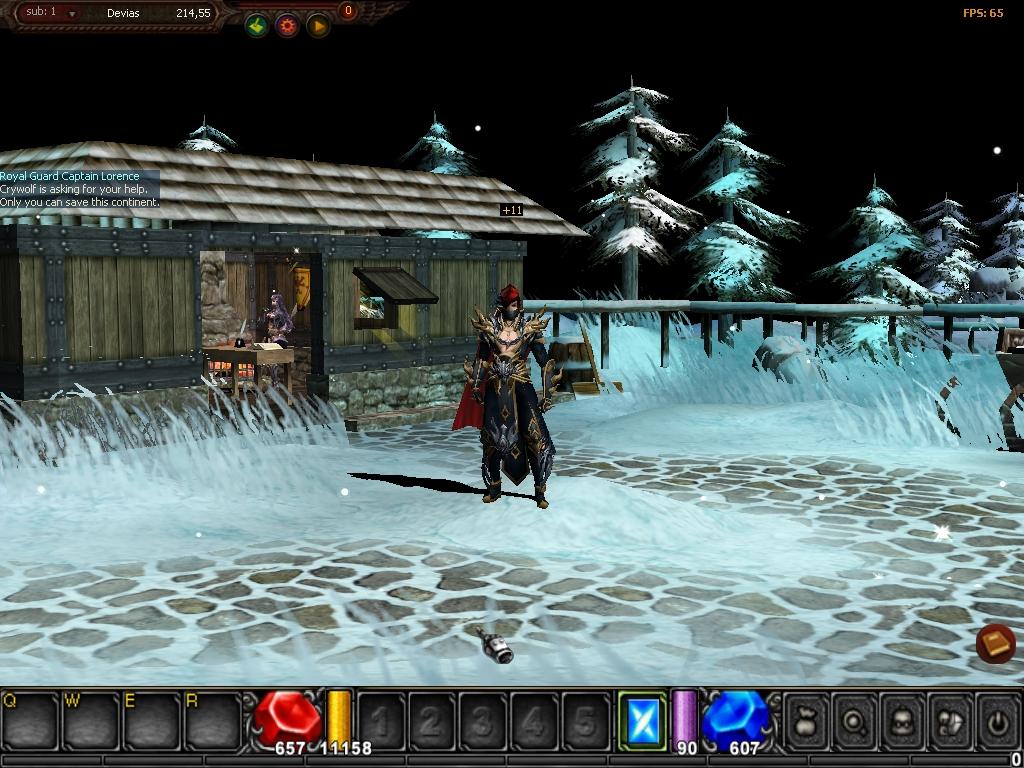Click the magnifying glass button
This screenshot has width=1024, height=768.
pos(855,720)
